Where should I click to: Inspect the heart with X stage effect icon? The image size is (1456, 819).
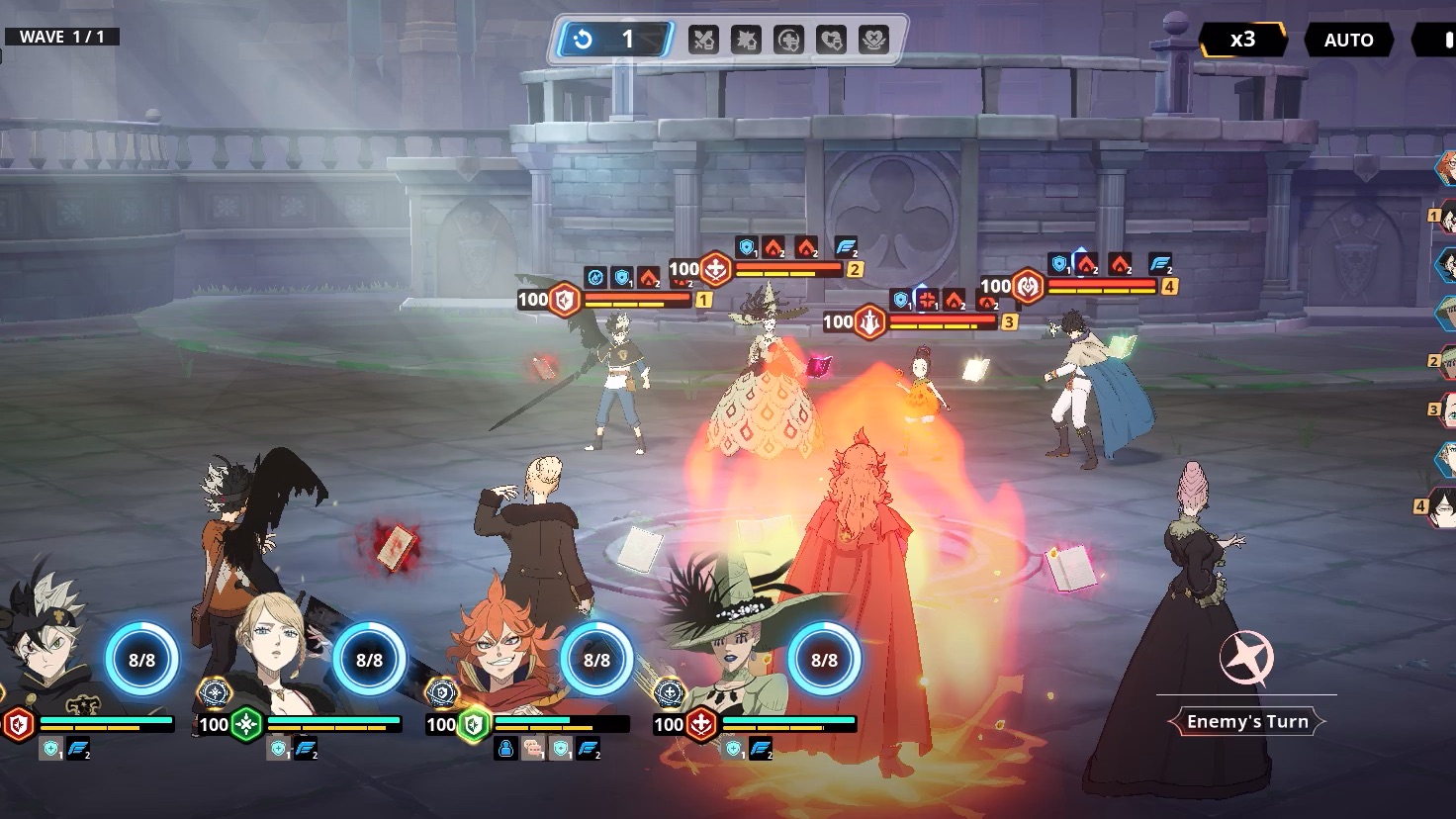point(831,41)
